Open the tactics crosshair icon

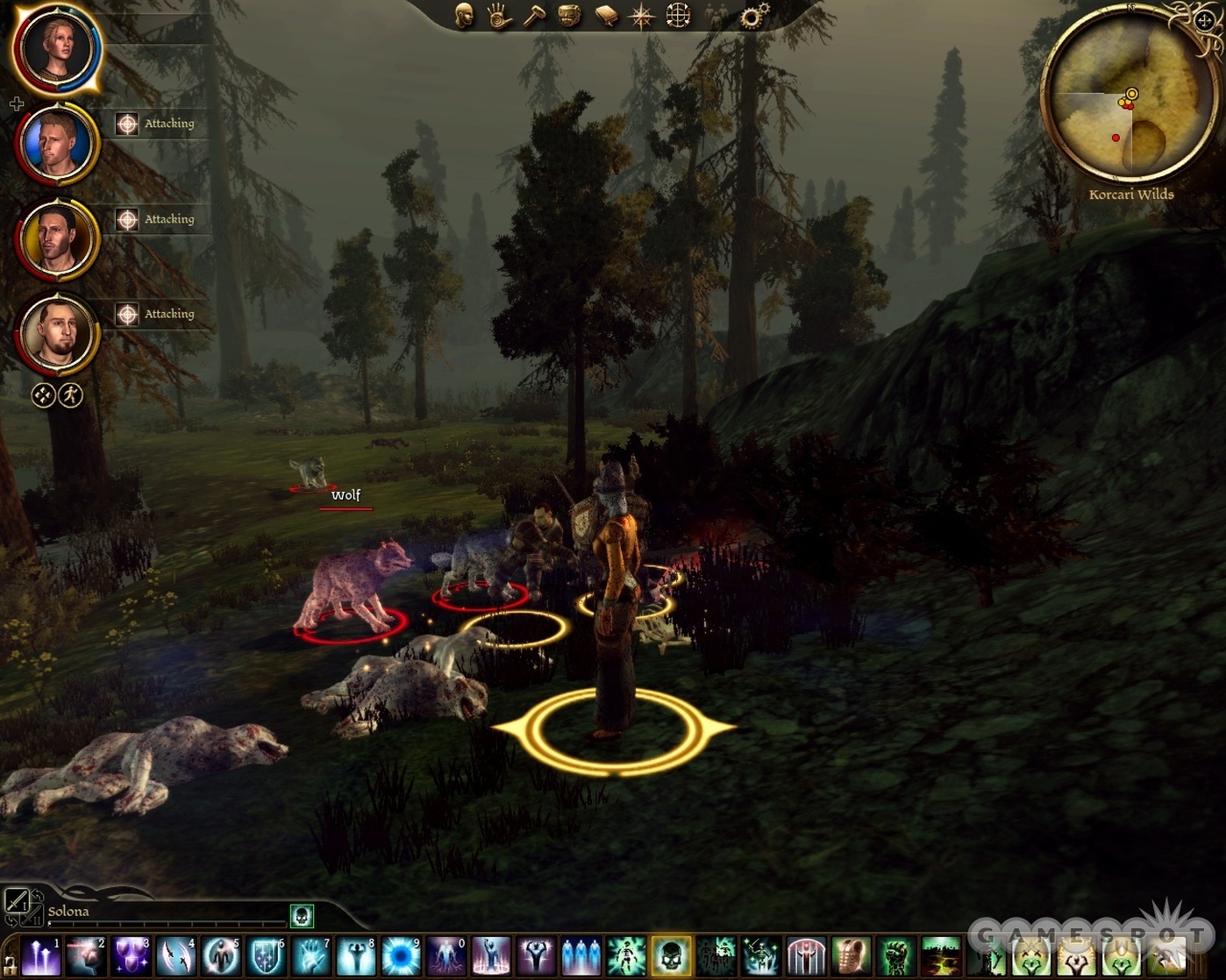678,15
